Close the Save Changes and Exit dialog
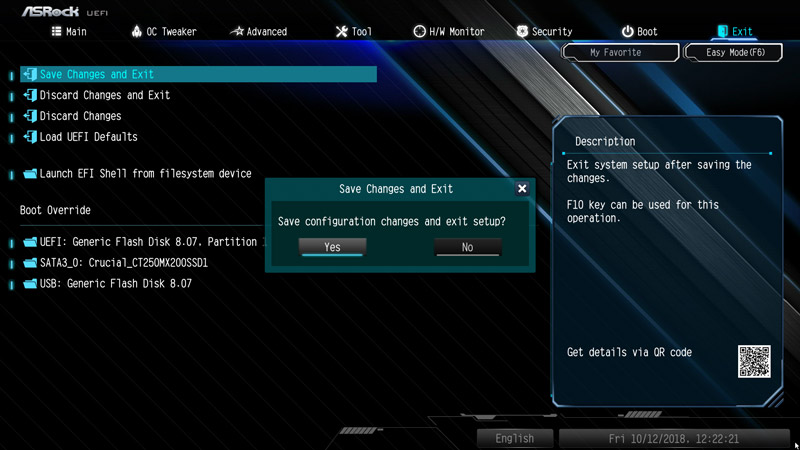 [522, 188]
